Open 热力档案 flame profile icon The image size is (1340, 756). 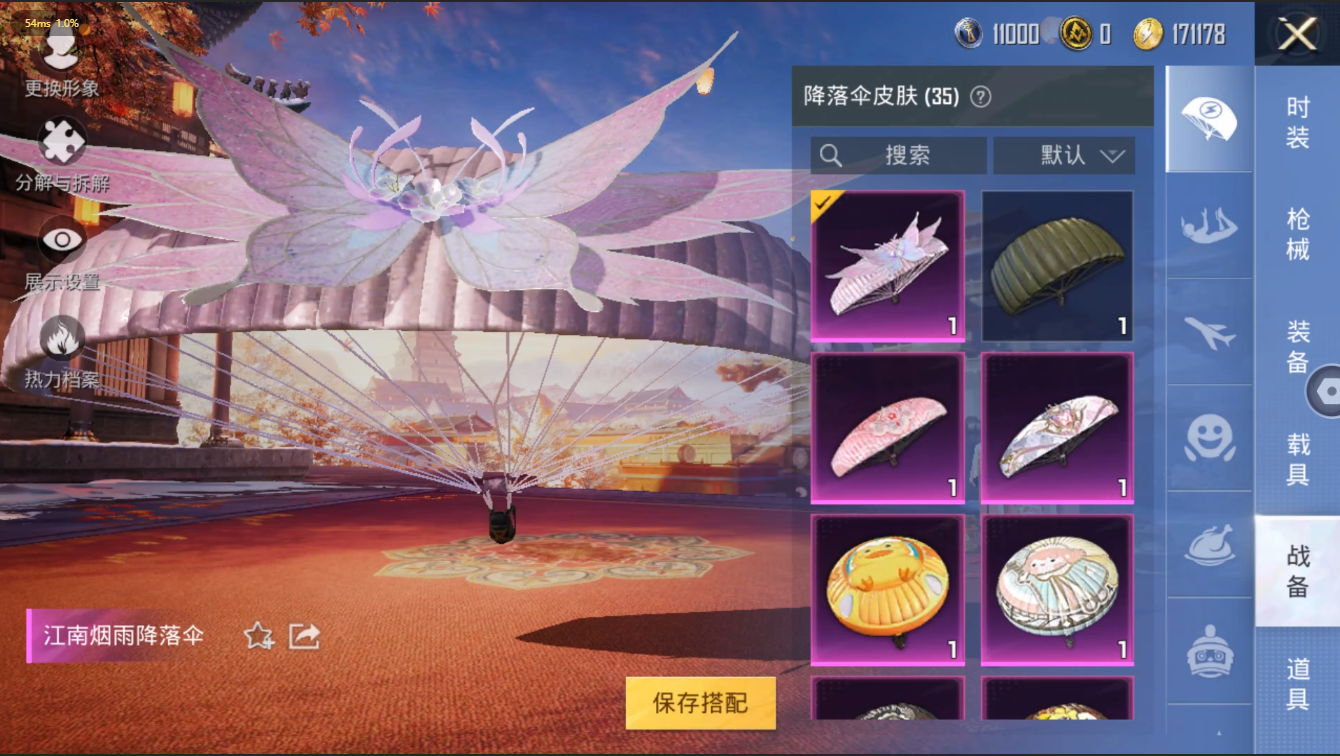(62, 350)
